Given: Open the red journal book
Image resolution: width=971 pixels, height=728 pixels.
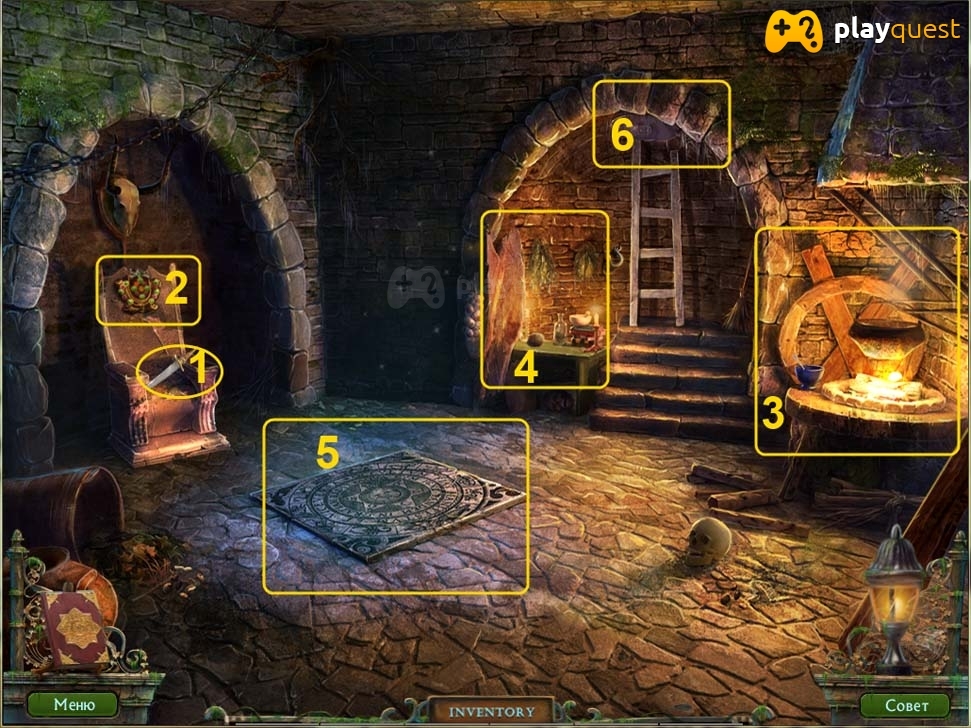Looking at the screenshot, I should [74, 628].
